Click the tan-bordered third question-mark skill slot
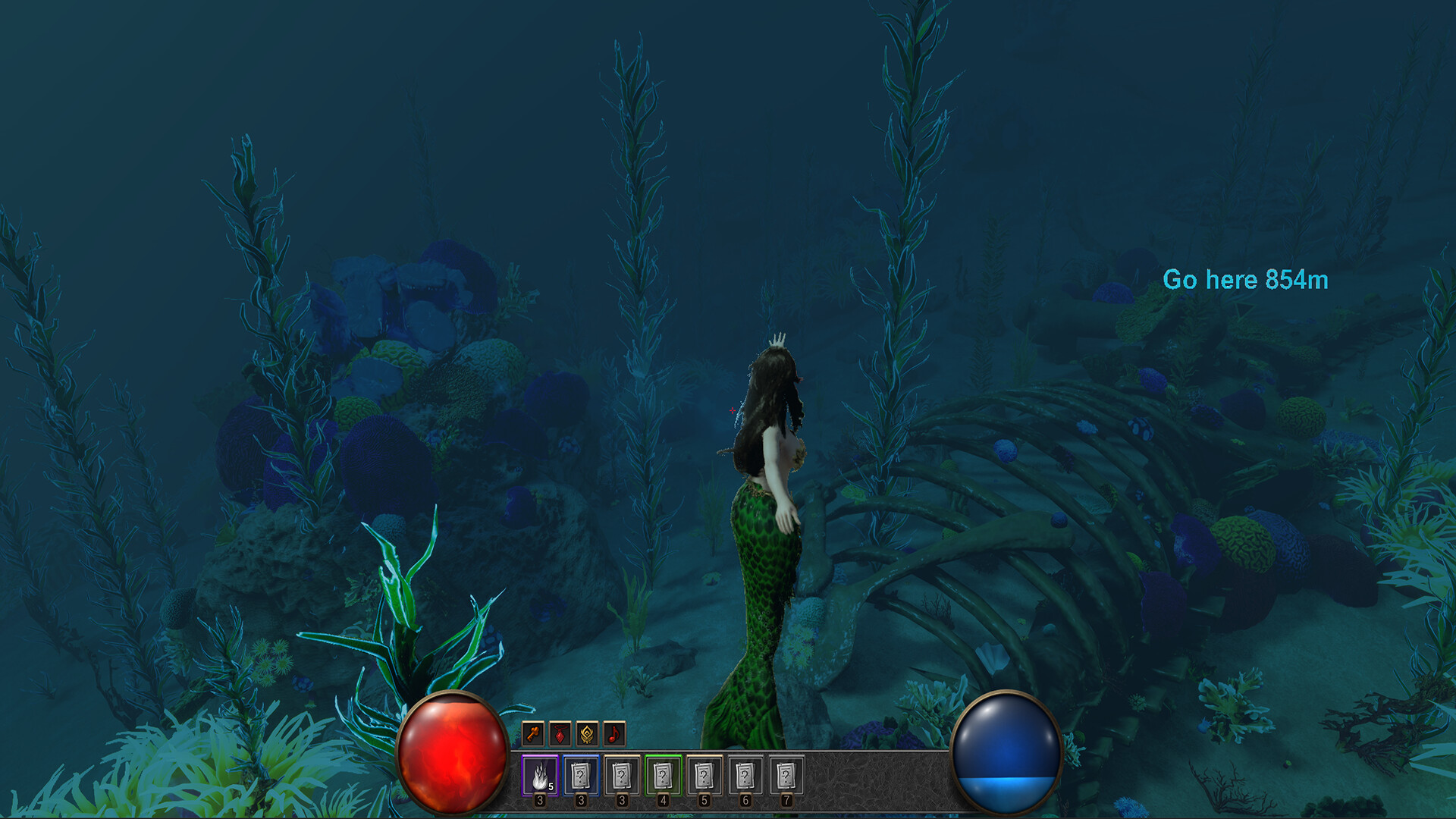The image size is (1456, 819). [623, 775]
